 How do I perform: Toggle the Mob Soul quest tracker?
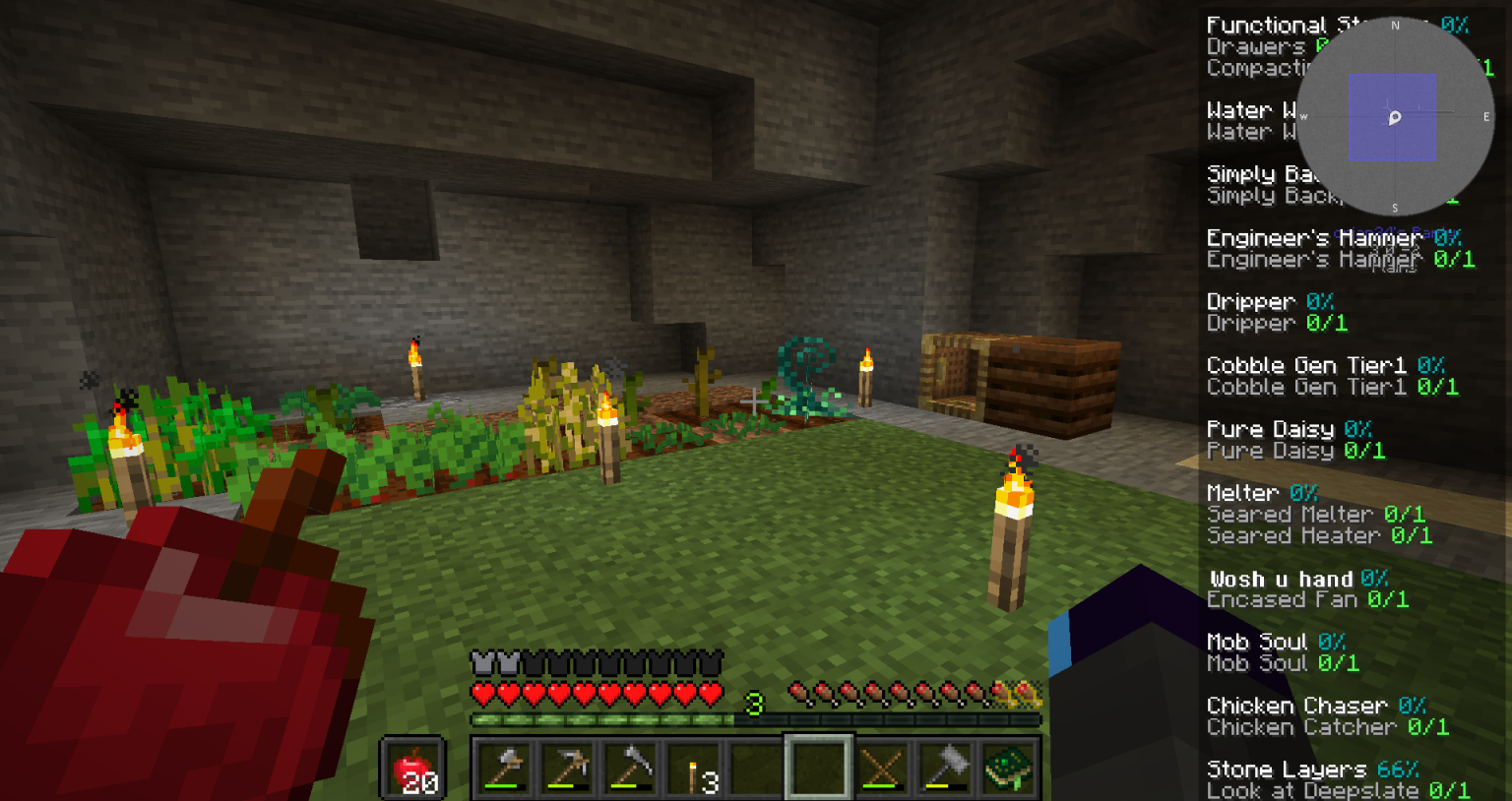pyautogui.click(x=1257, y=641)
